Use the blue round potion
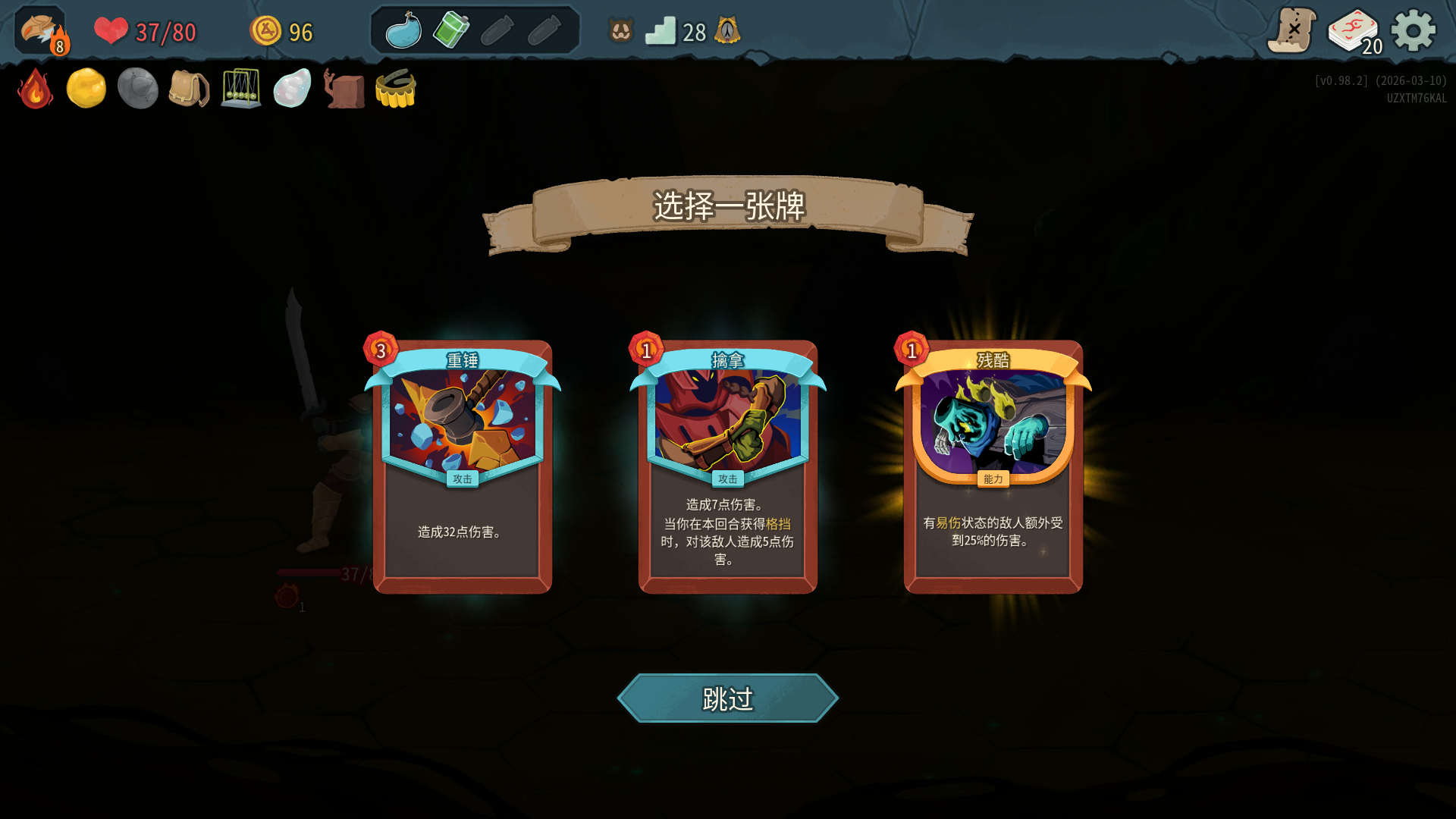The height and width of the screenshot is (819, 1456). (x=403, y=31)
